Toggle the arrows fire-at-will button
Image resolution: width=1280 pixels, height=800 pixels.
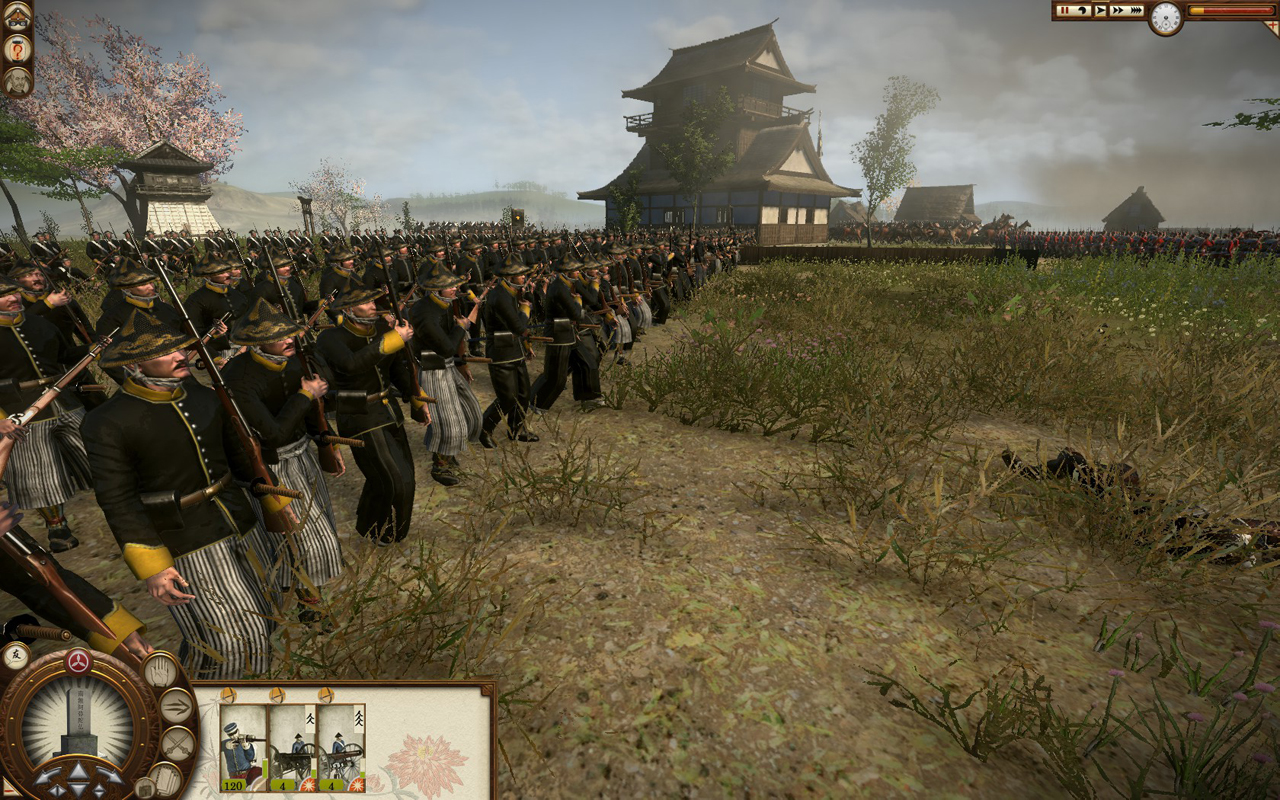coord(176,705)
